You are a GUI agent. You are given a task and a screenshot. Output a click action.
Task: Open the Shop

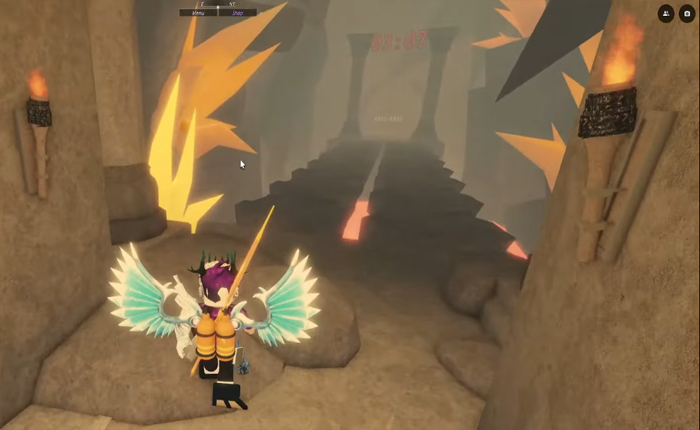[x=237, y=13]
